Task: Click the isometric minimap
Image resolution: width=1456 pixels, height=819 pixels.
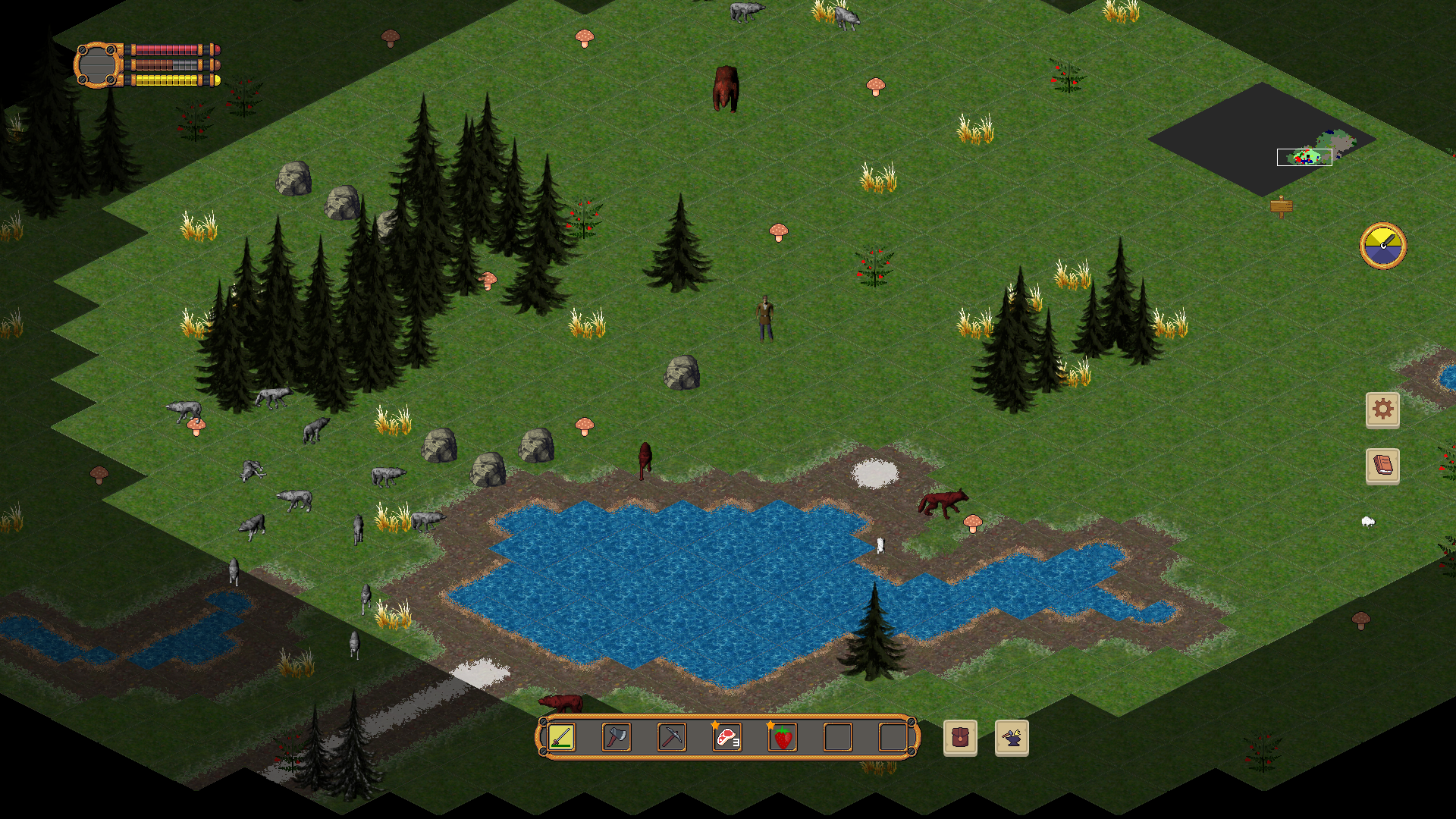Action: 1263,140
